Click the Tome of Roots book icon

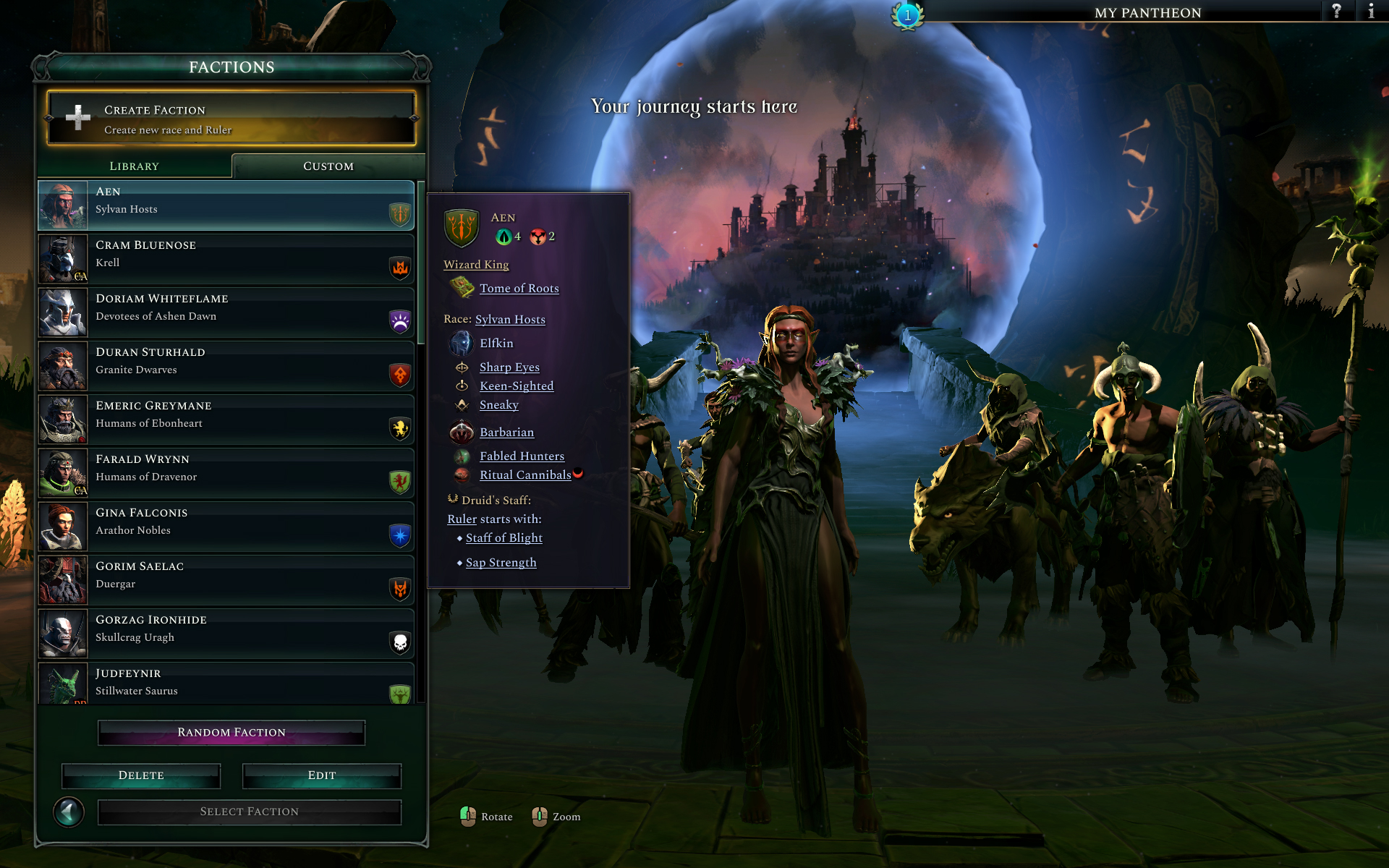tap(462, 288)
